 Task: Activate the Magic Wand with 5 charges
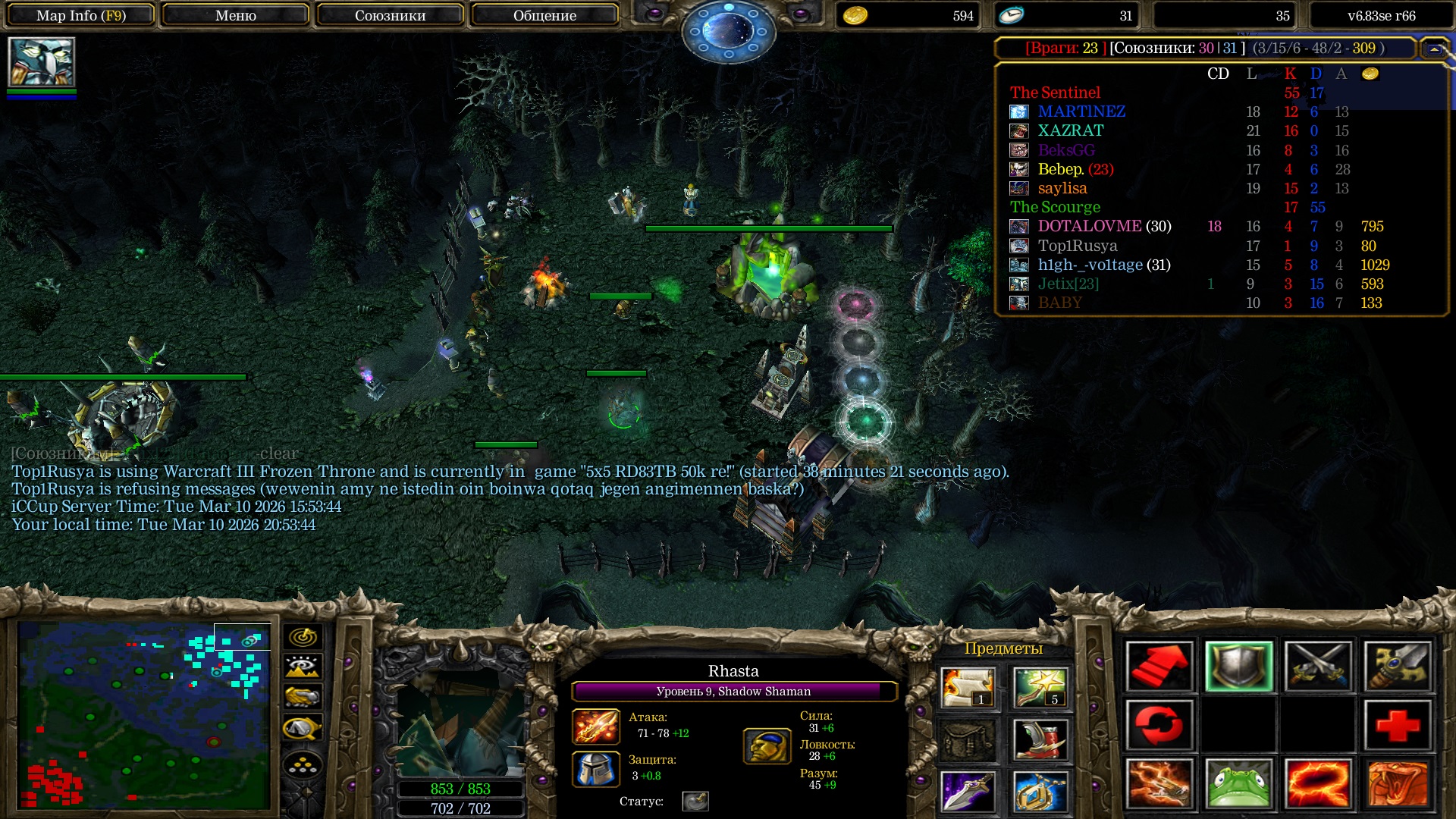pos(1040,687)
